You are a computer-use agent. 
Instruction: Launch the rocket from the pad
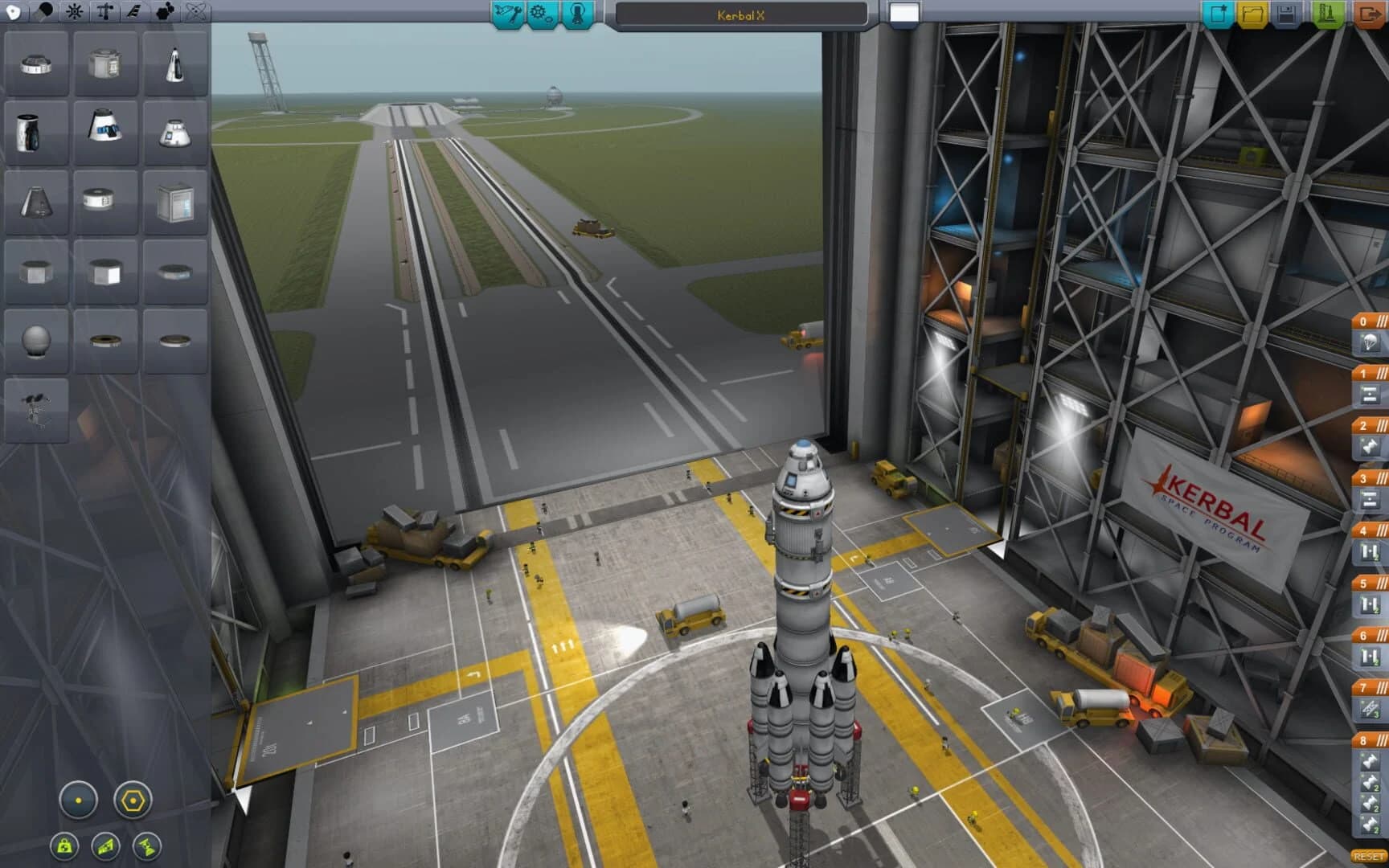1324,12
